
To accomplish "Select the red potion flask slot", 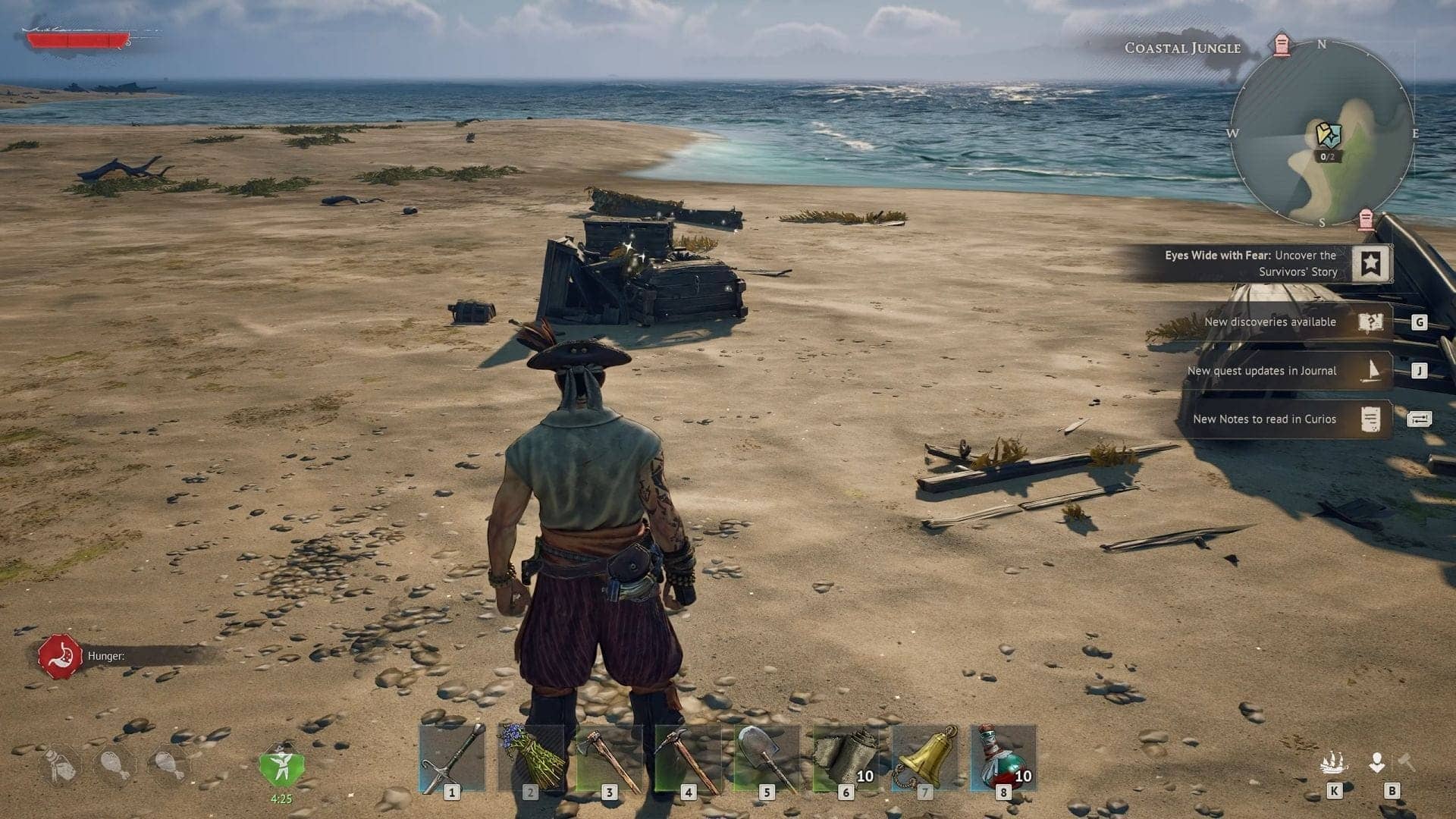I will tap(1003, 758).
